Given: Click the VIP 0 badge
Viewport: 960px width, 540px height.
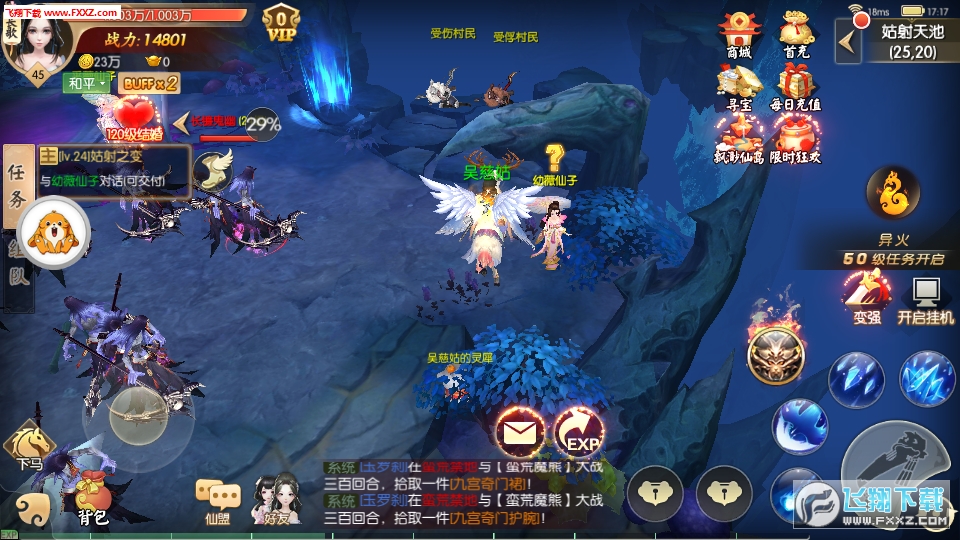Looking at the screenshot, I should click(282, 22).
